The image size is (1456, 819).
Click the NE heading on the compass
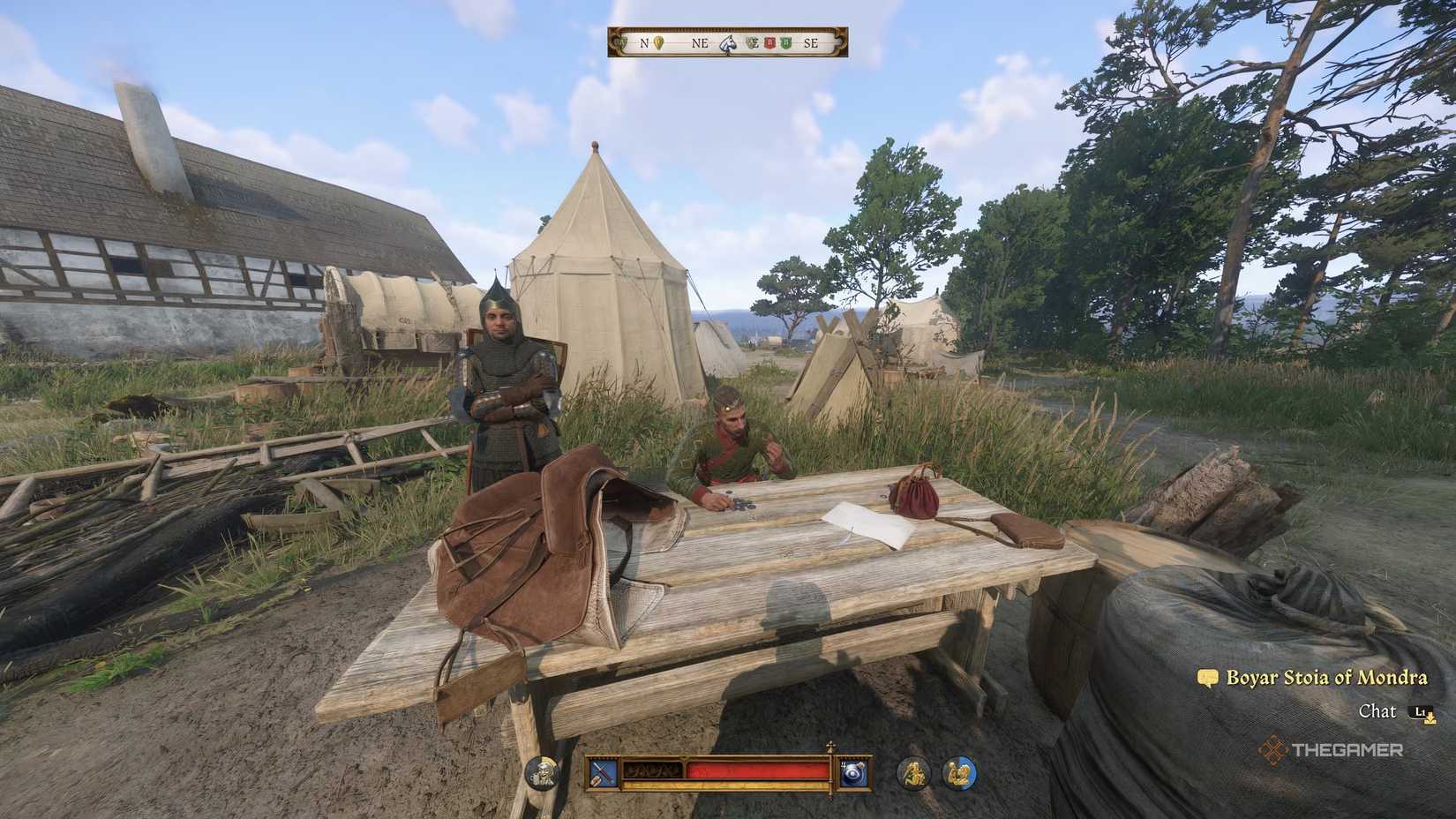tap(699, 41)
